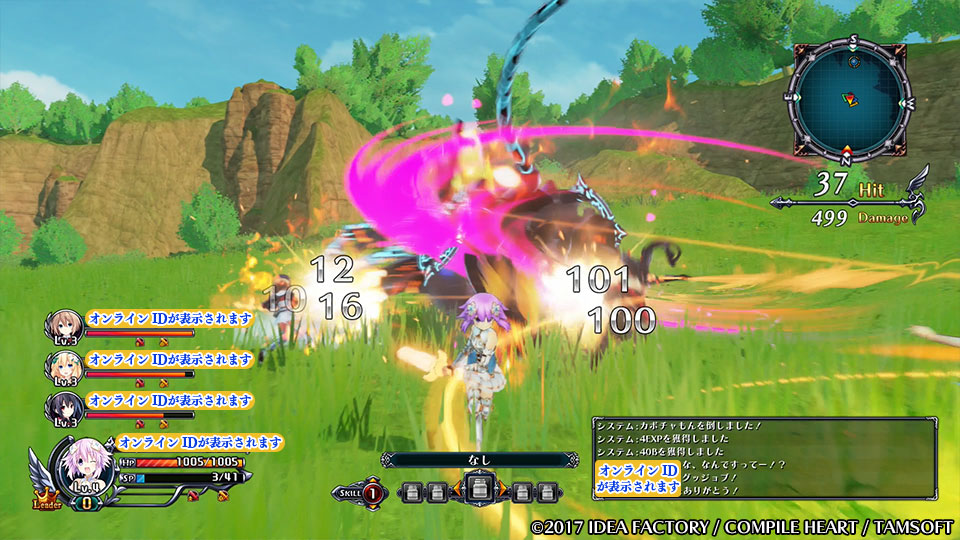960x540 pixels.
Task: Select the blonde party member portrait
Action: pos(63,367)
